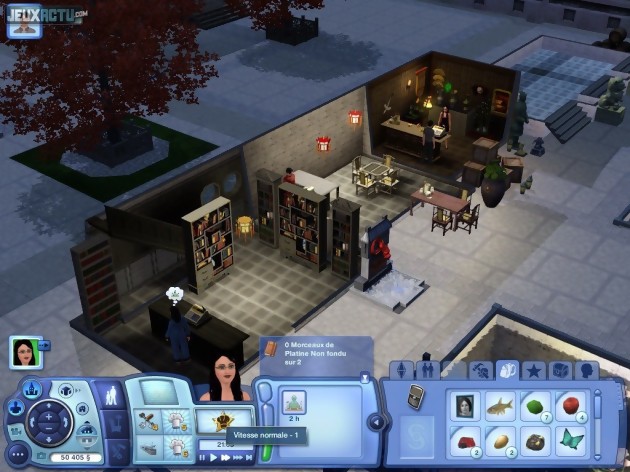The image size is (630, 472).
Task: Open the crown star wish slot
Action: pos(222,421)
